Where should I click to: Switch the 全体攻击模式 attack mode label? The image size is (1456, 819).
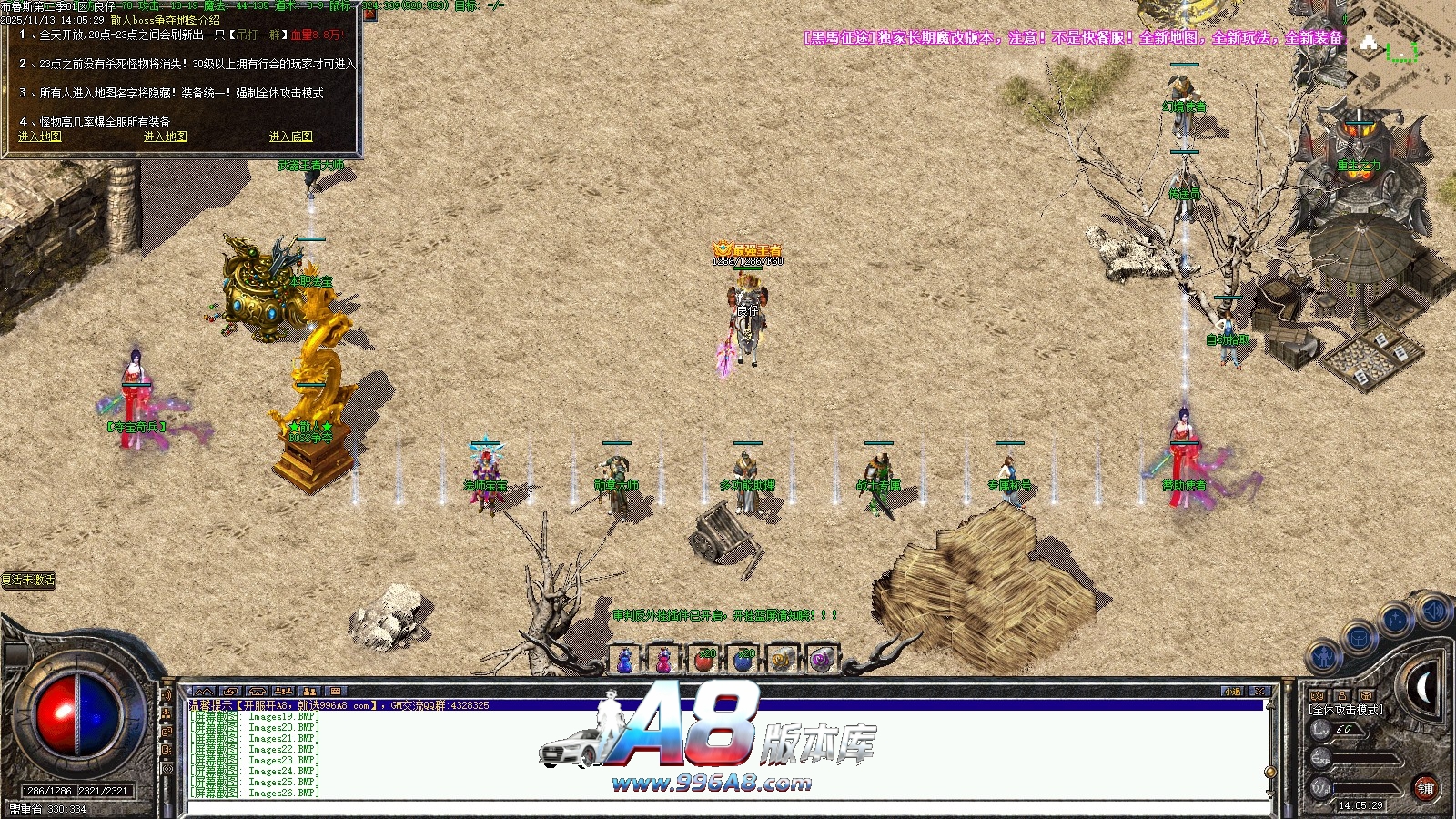(x=1346, y=710)
